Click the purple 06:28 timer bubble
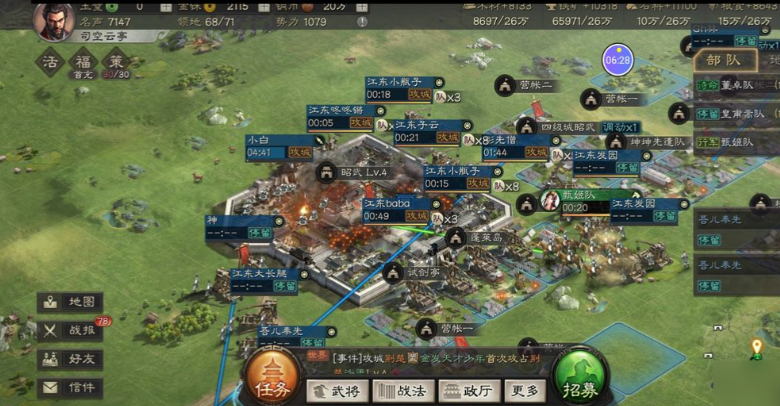This screenshot has width=780, height=406. (617, 61)
